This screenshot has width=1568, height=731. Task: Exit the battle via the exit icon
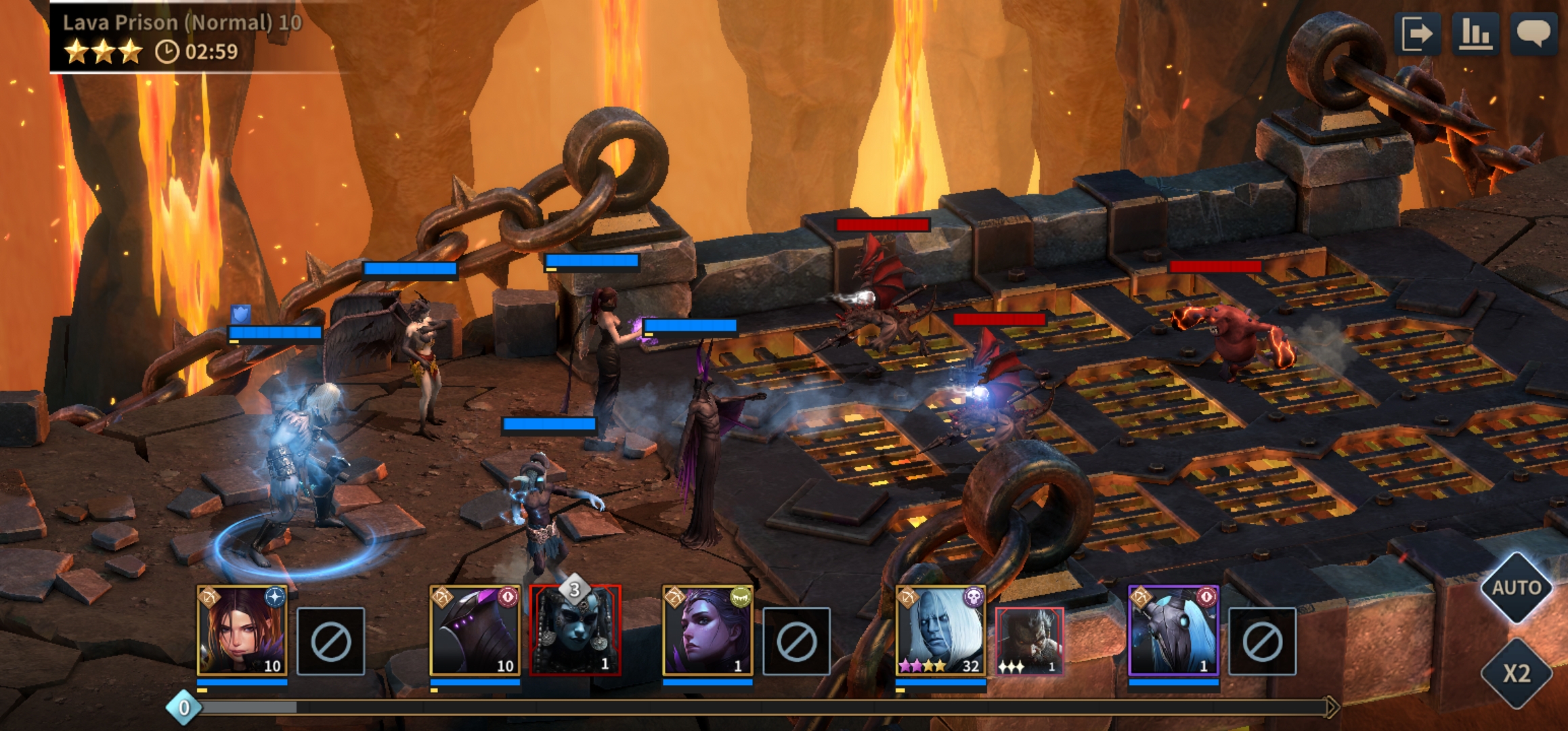(x=1416, y=34)
